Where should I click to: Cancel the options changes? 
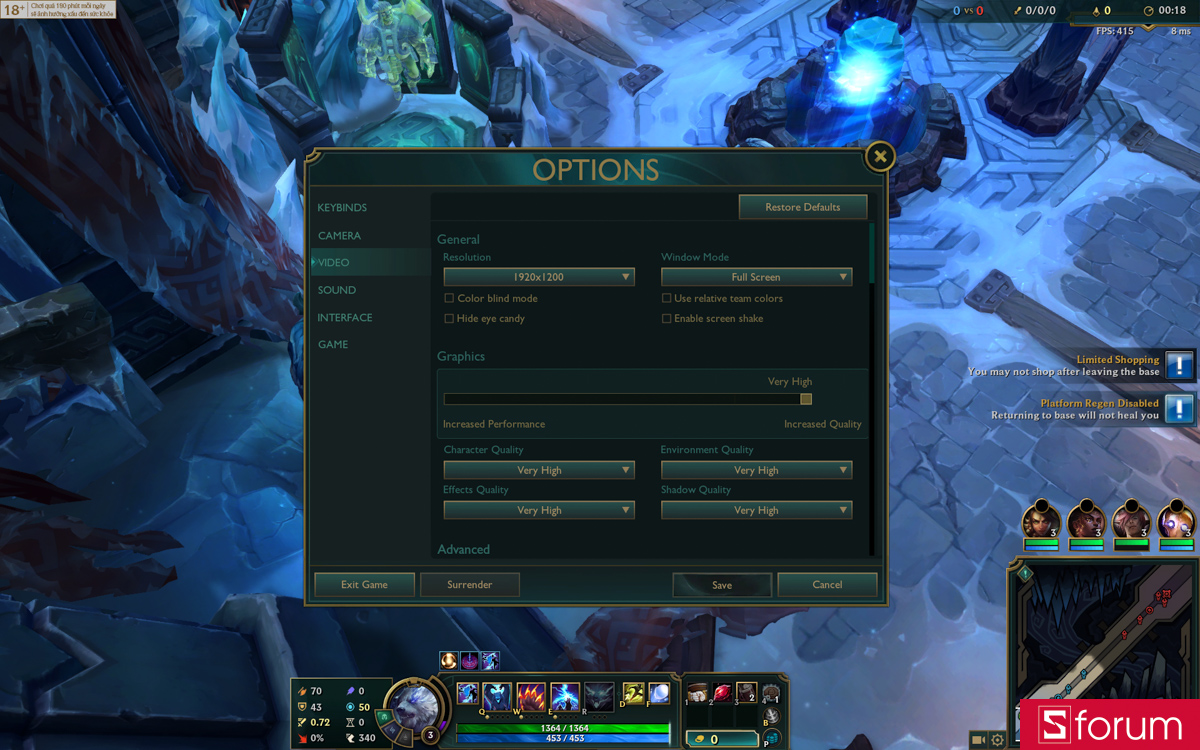pyautogui.click(x=827, y=585)
